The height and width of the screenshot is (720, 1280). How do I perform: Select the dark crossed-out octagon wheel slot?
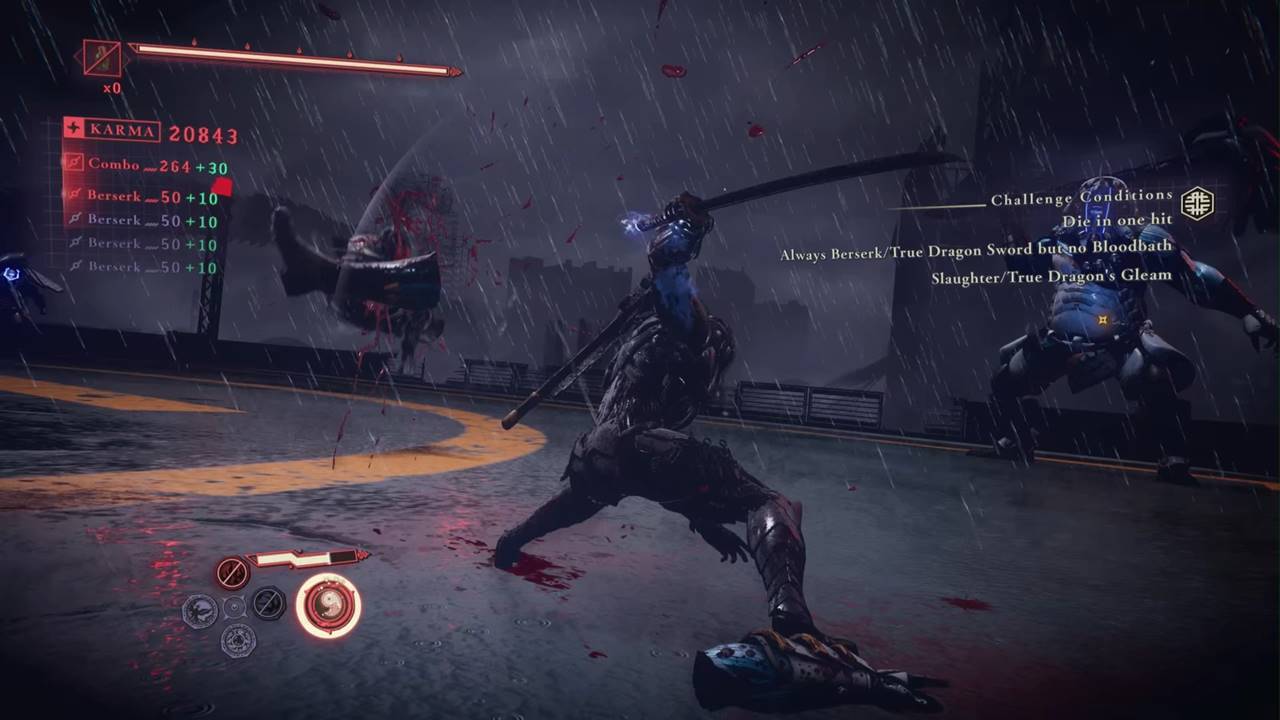(x=268, y=603)
